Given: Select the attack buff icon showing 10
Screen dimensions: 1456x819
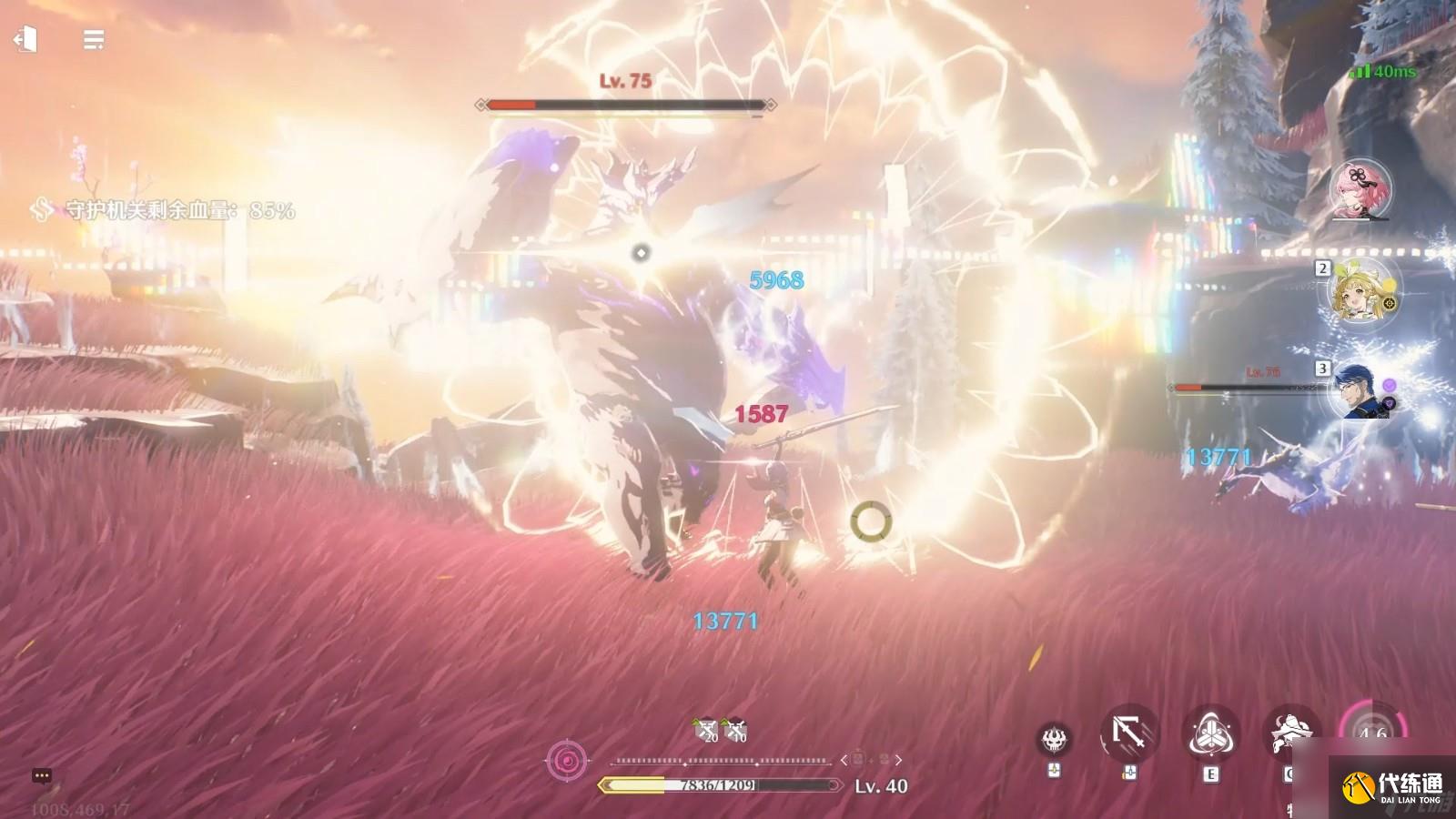Looking at the screenshot, I should tap(734, 730).
